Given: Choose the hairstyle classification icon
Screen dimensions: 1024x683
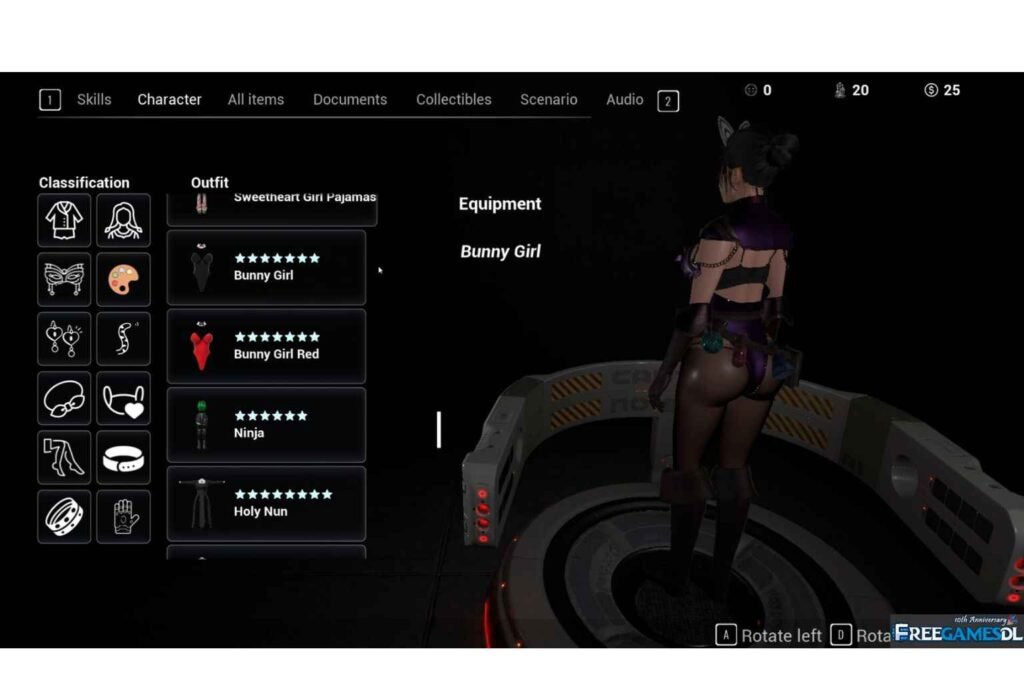Looking at the screenshot, I should click(x=124, y=220).
